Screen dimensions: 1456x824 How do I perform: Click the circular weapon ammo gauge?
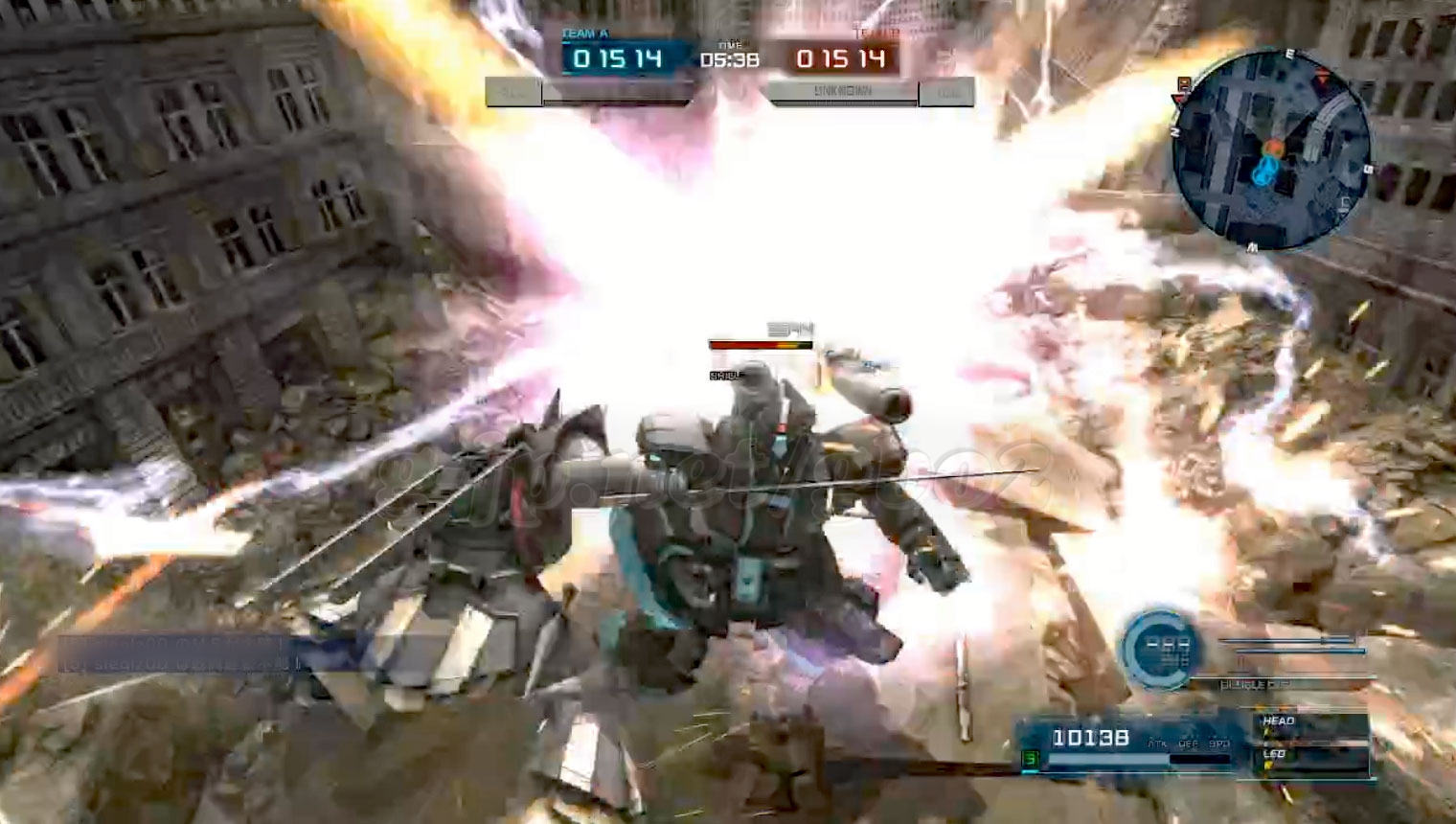(1160, 648)
